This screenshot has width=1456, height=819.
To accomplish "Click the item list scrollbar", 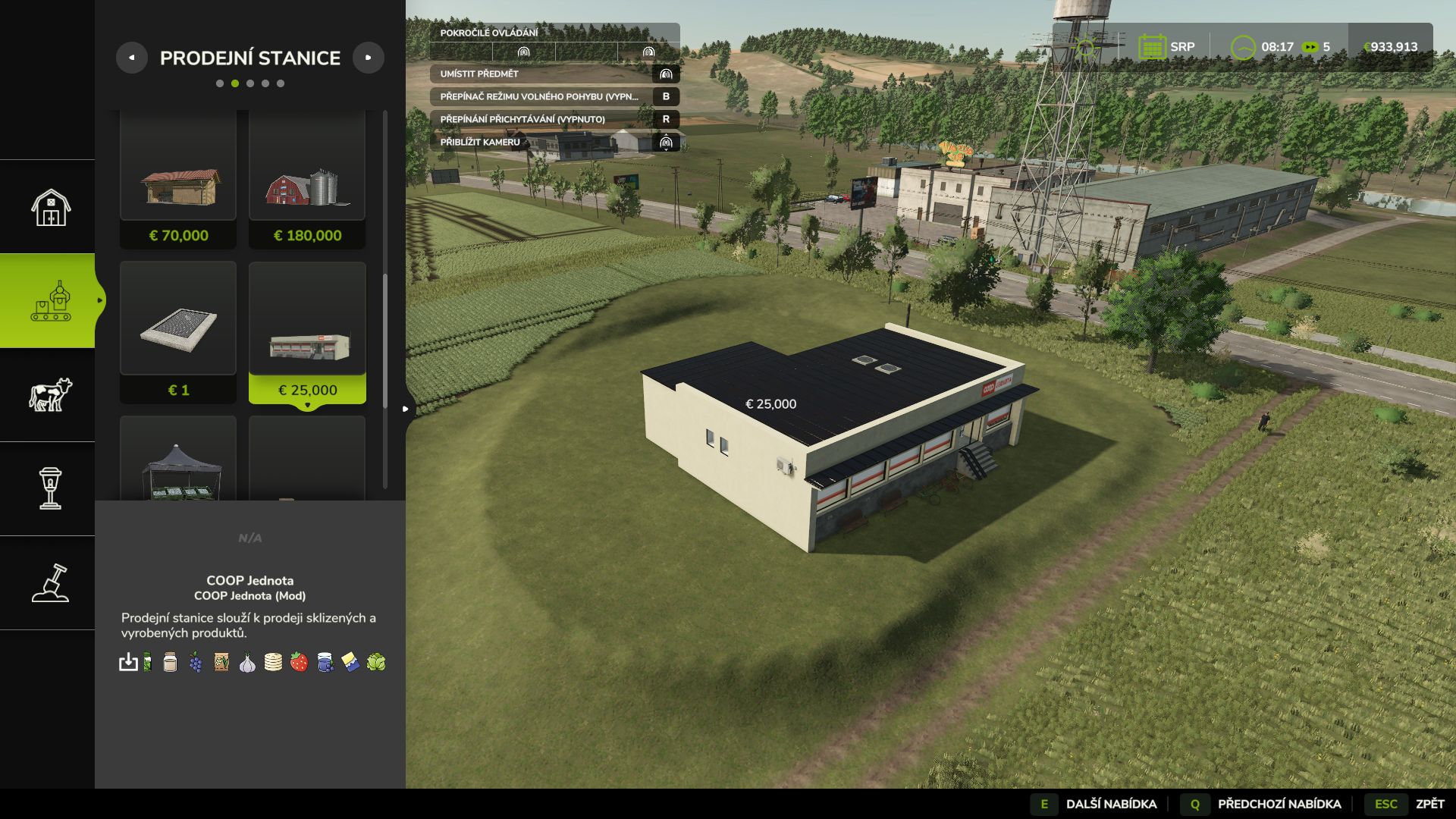I will click(385, 341).
